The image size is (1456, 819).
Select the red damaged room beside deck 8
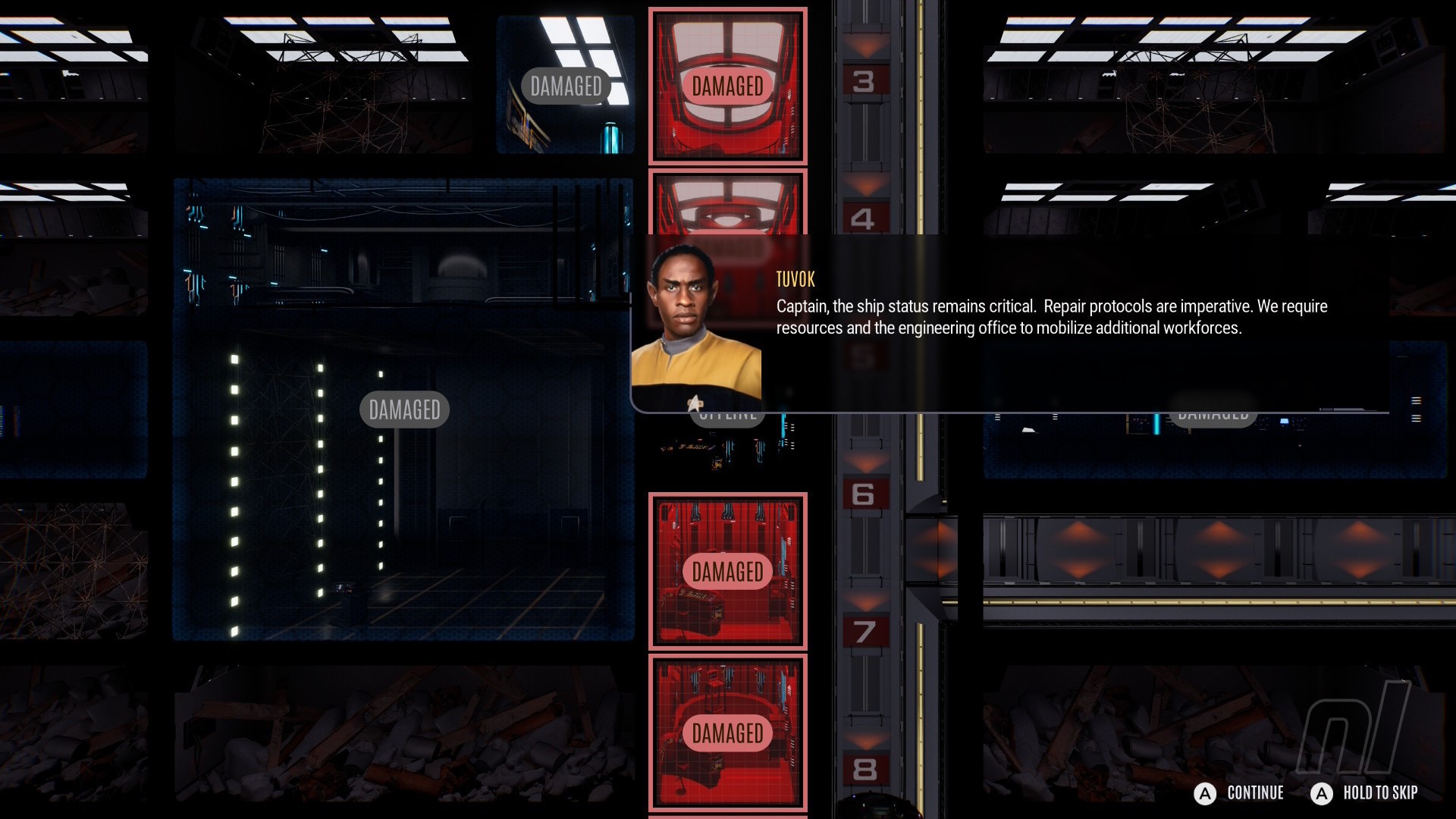click(727, 733)
